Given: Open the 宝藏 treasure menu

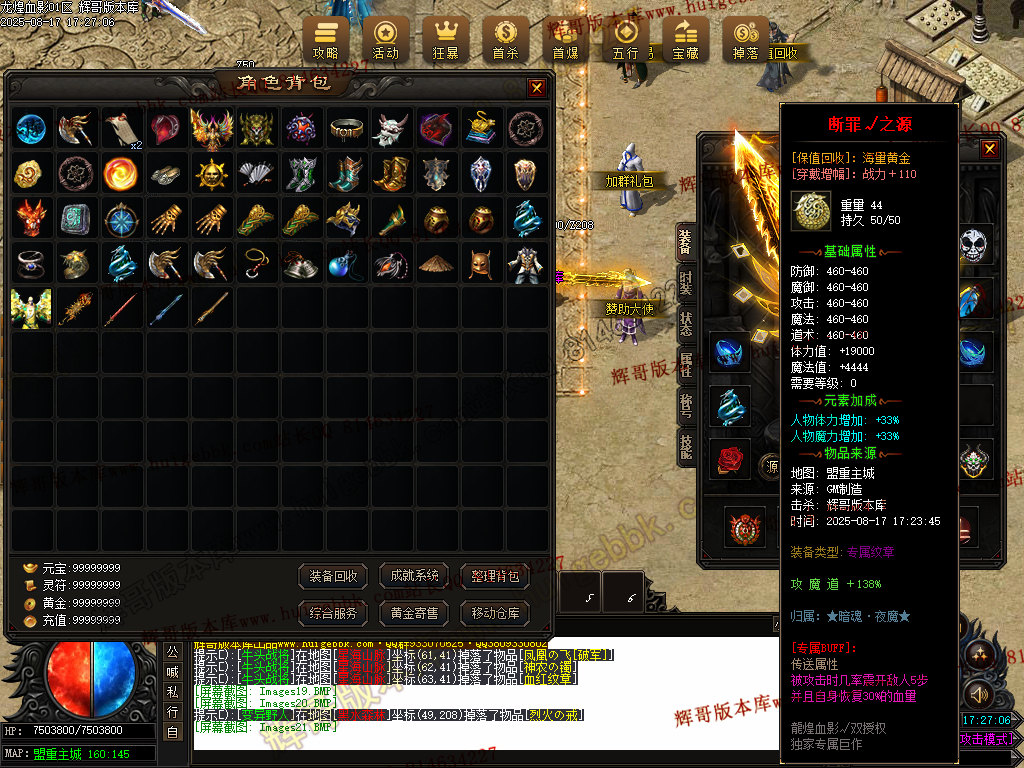Looking at the screenshot, I should pos(685,39).
